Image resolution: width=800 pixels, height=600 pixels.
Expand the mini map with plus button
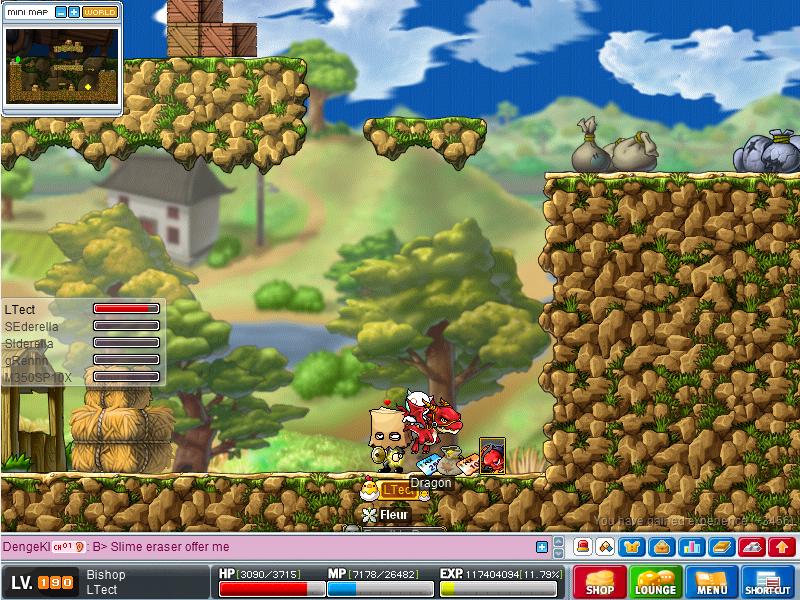(x=74, y=12)
